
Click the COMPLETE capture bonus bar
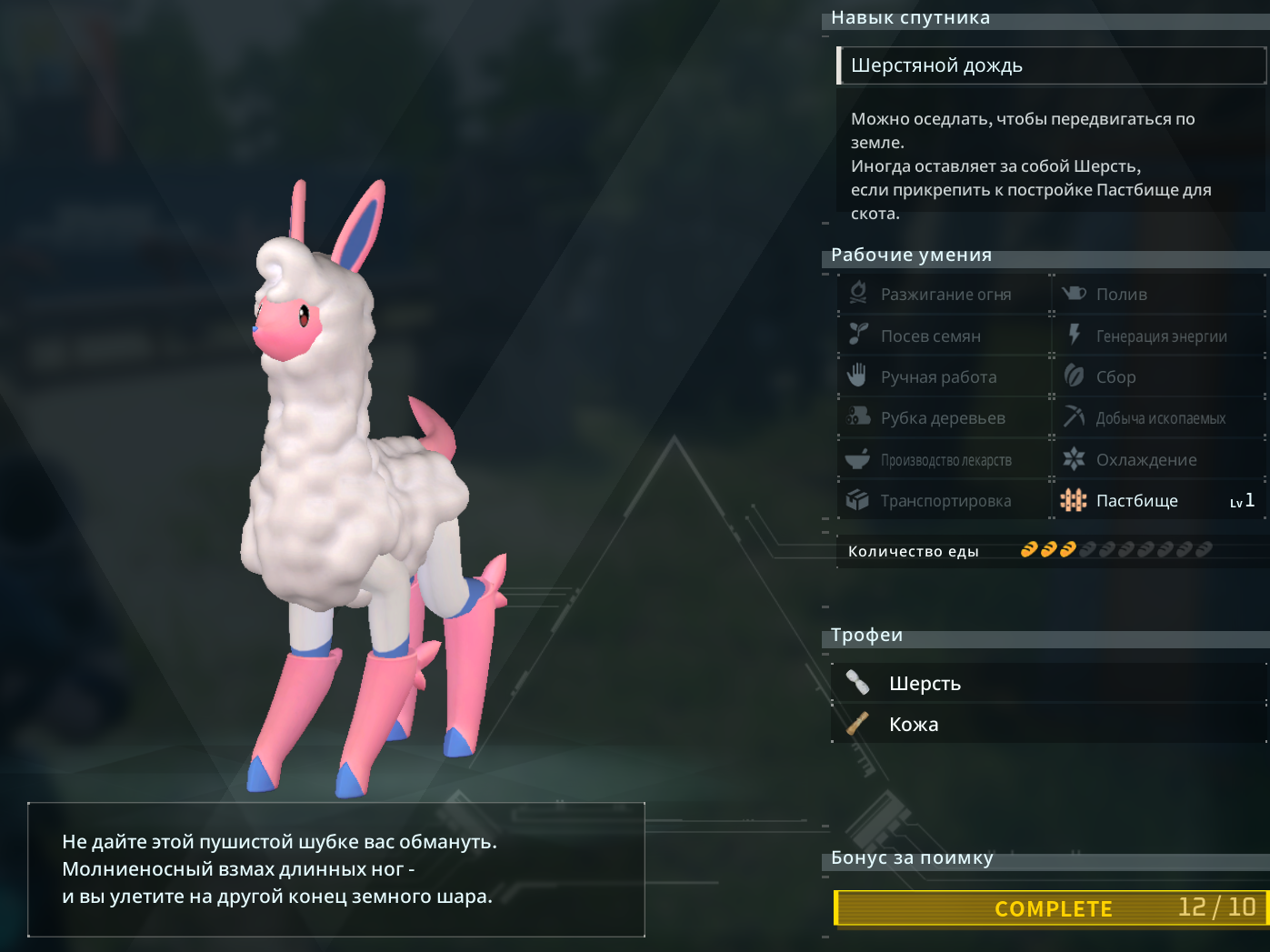click(1051, 908)
